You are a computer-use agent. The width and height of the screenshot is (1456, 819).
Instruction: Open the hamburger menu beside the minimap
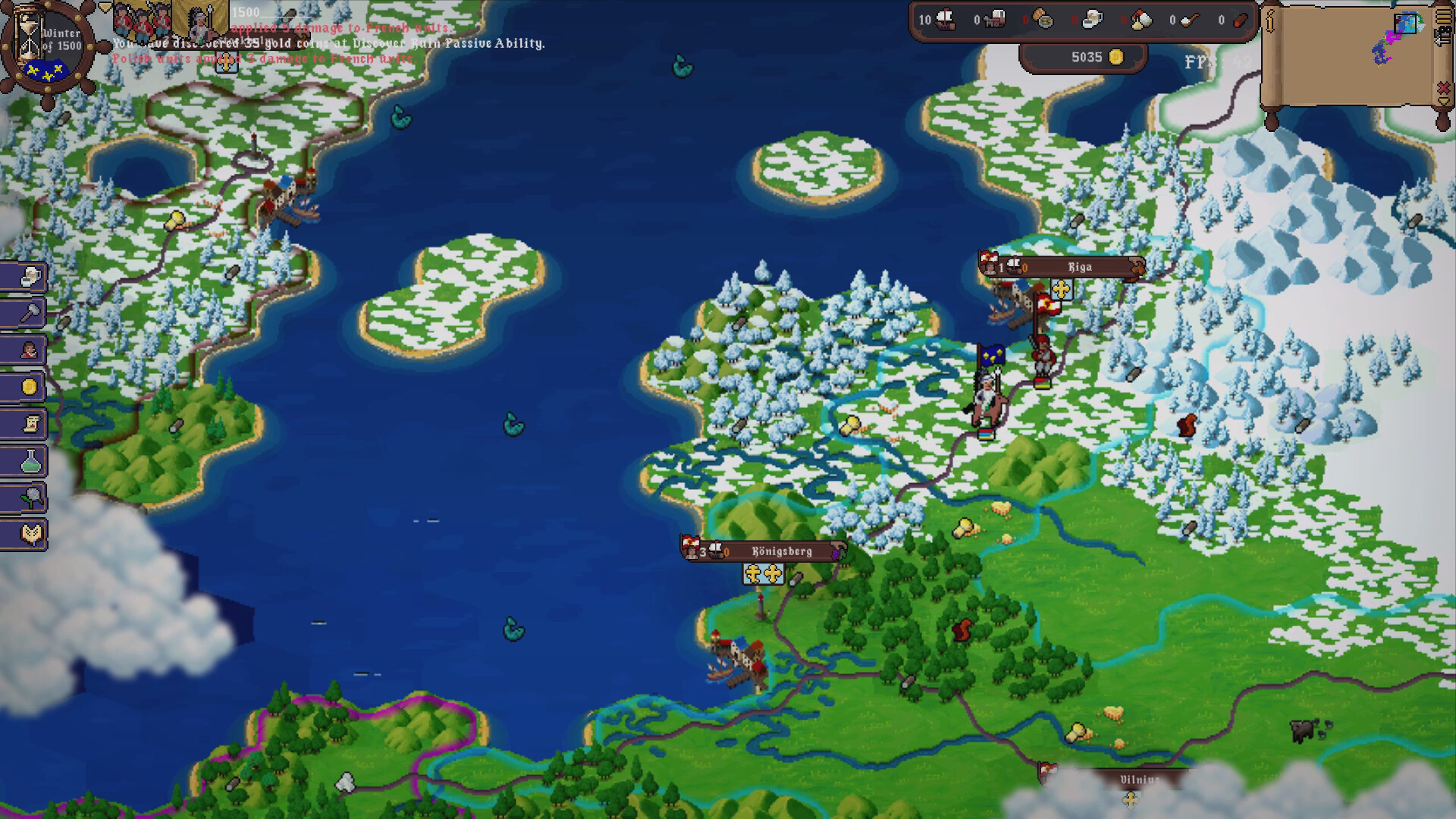point(1444,17)
